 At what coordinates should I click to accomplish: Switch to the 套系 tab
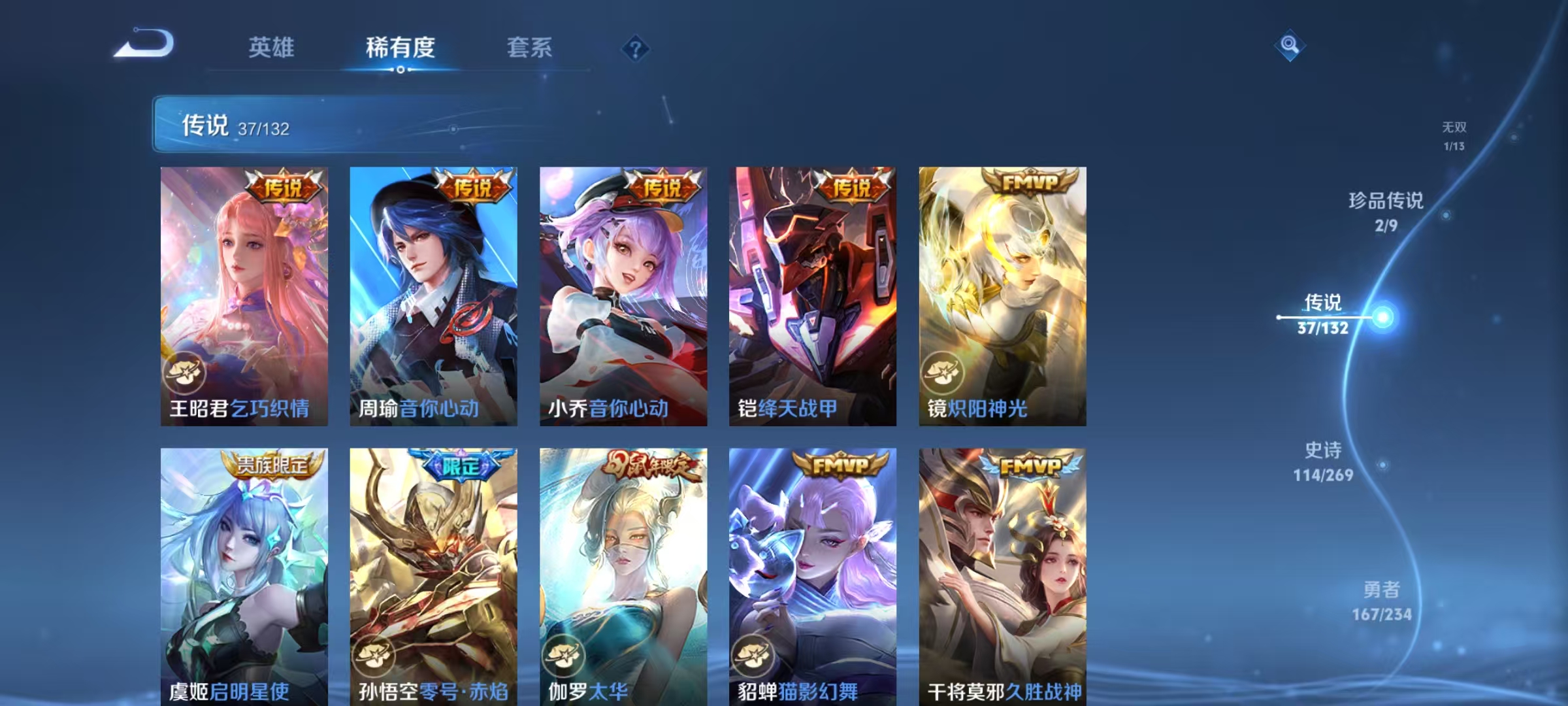coord(531,47)
